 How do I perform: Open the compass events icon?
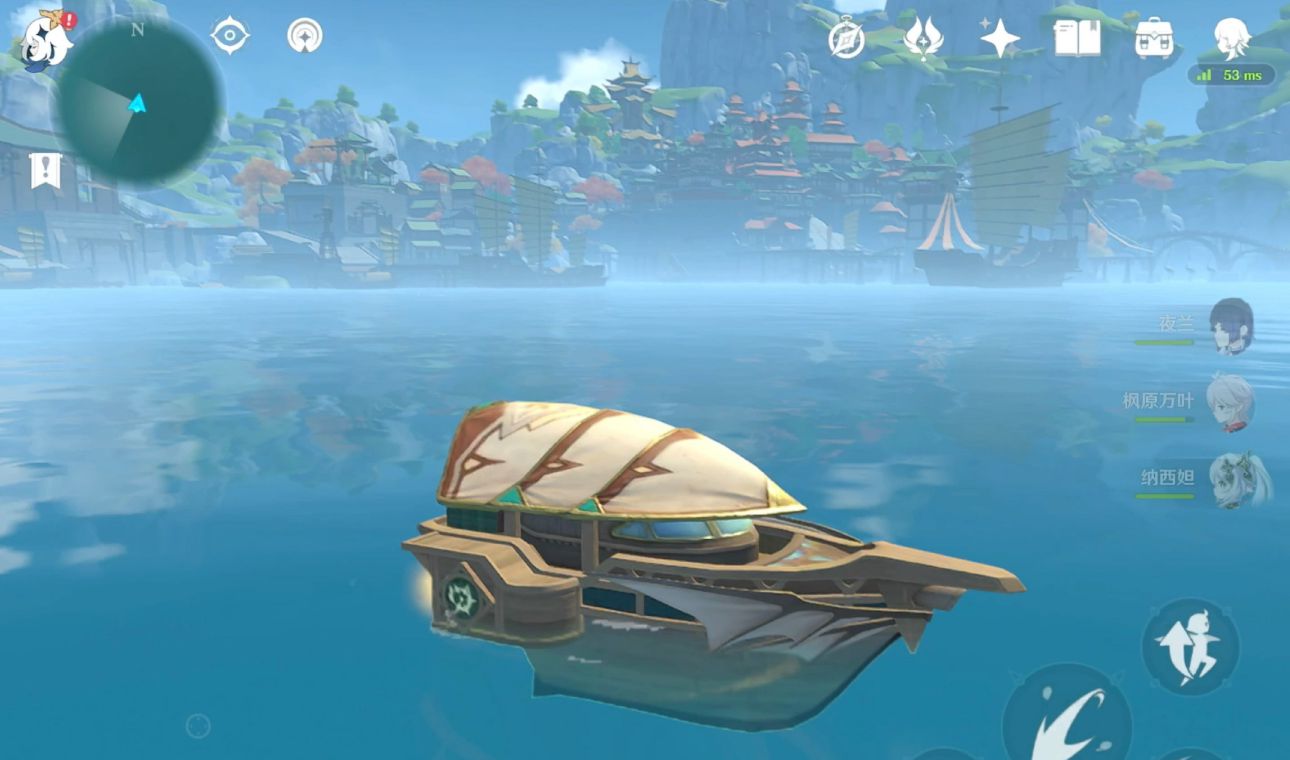tap(846, 39)
